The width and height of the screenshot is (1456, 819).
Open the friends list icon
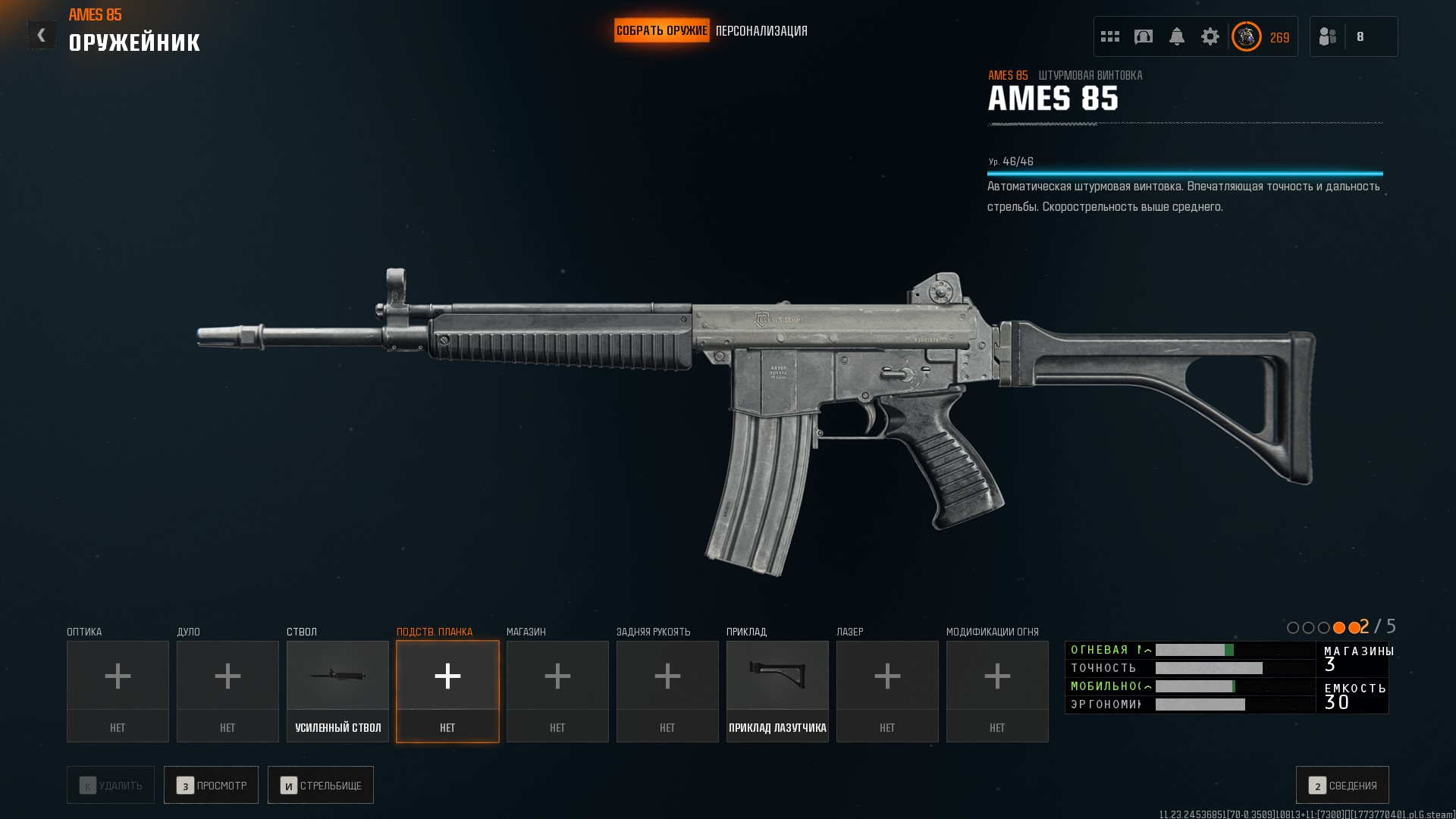pyautogui.click(x=1328, y=36)
